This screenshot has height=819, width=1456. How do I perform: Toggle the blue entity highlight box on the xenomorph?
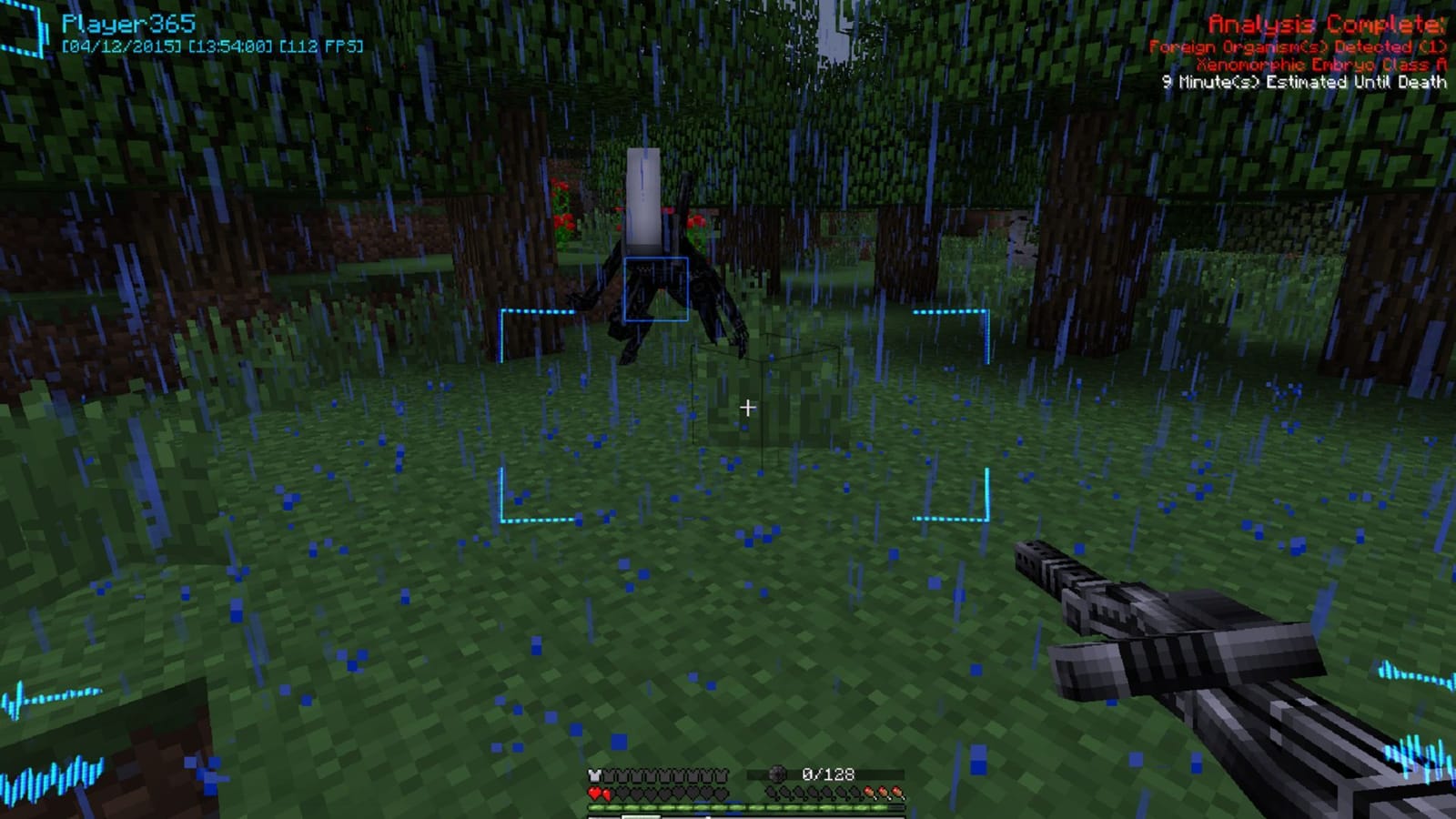coord(657,288)
